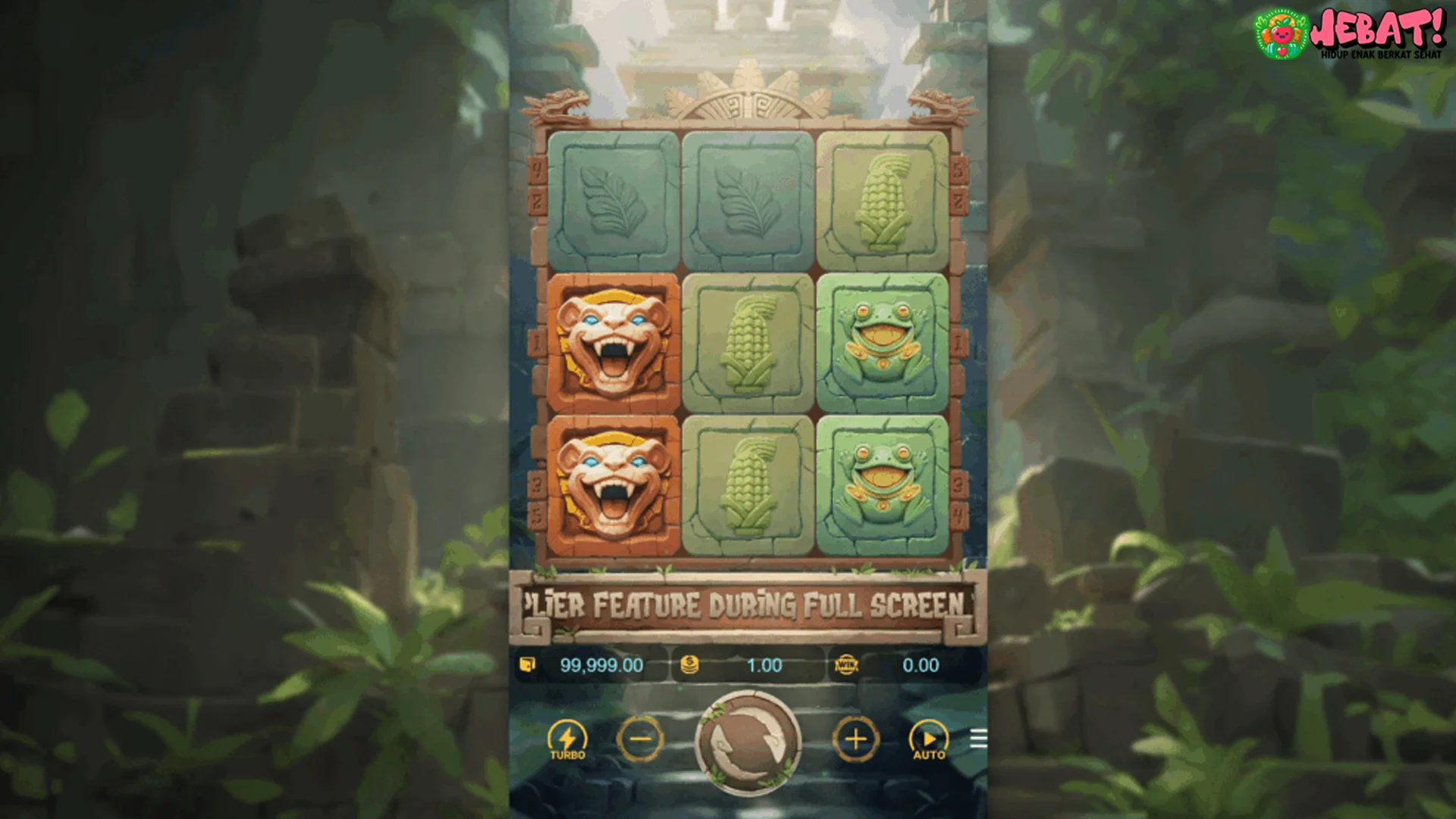Viewport: 1456px width, 819px height.
Task: Increase the bet with the plus button
Action: (x=858, y=739)
